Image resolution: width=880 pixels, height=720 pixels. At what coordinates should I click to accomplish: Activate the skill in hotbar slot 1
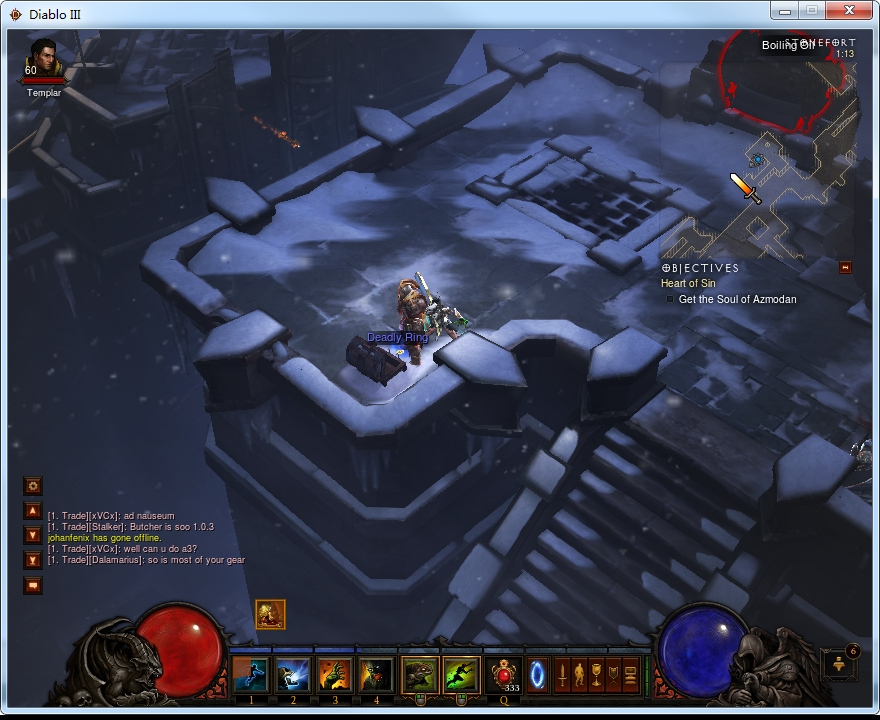click(x=251, y=675)
